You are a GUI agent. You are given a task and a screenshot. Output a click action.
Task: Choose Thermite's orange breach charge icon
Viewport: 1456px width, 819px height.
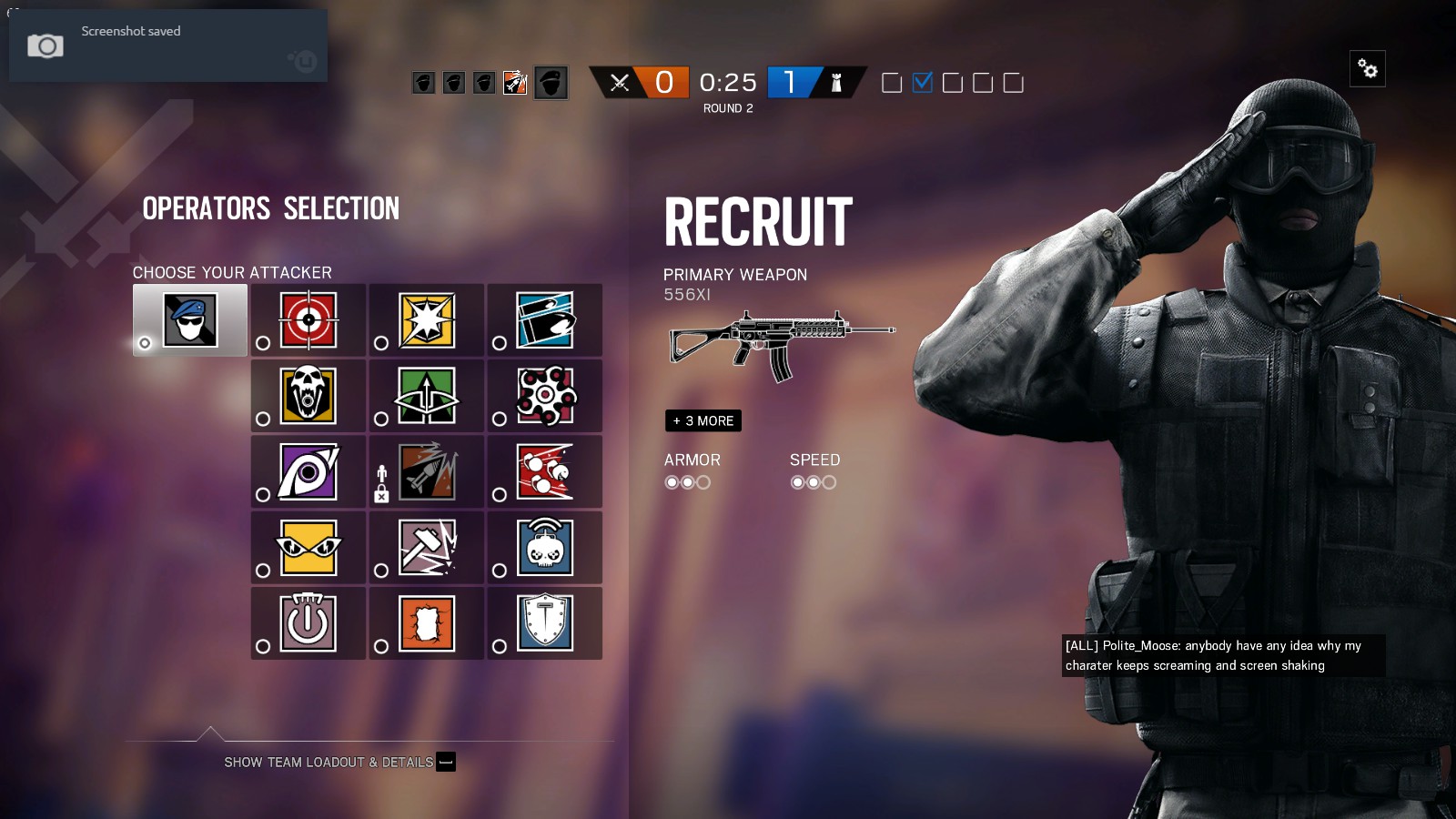[x=426, y=622]
